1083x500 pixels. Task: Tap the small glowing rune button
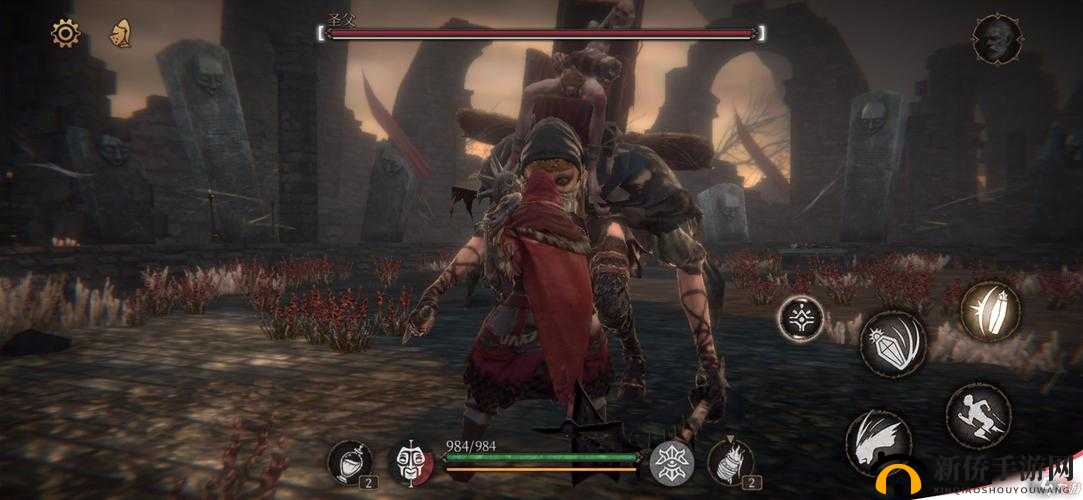click(801, 319)
